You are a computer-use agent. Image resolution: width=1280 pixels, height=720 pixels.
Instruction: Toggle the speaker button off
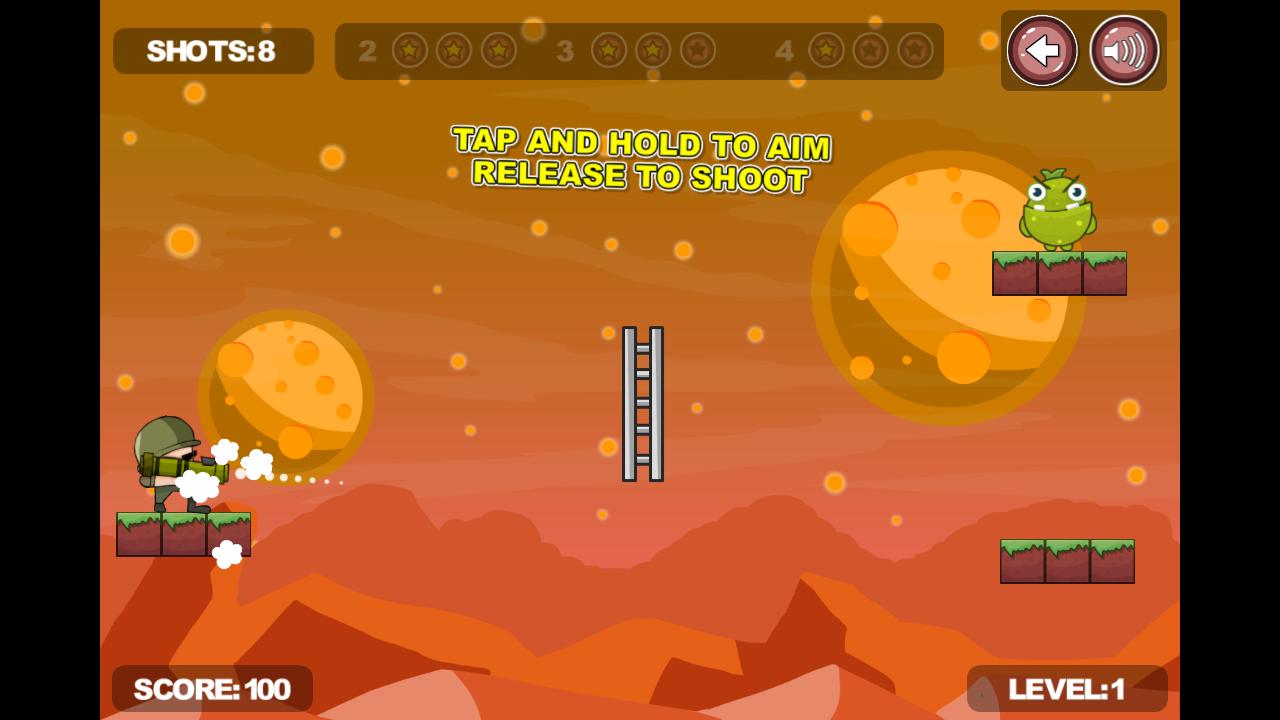coord(1122,51)
